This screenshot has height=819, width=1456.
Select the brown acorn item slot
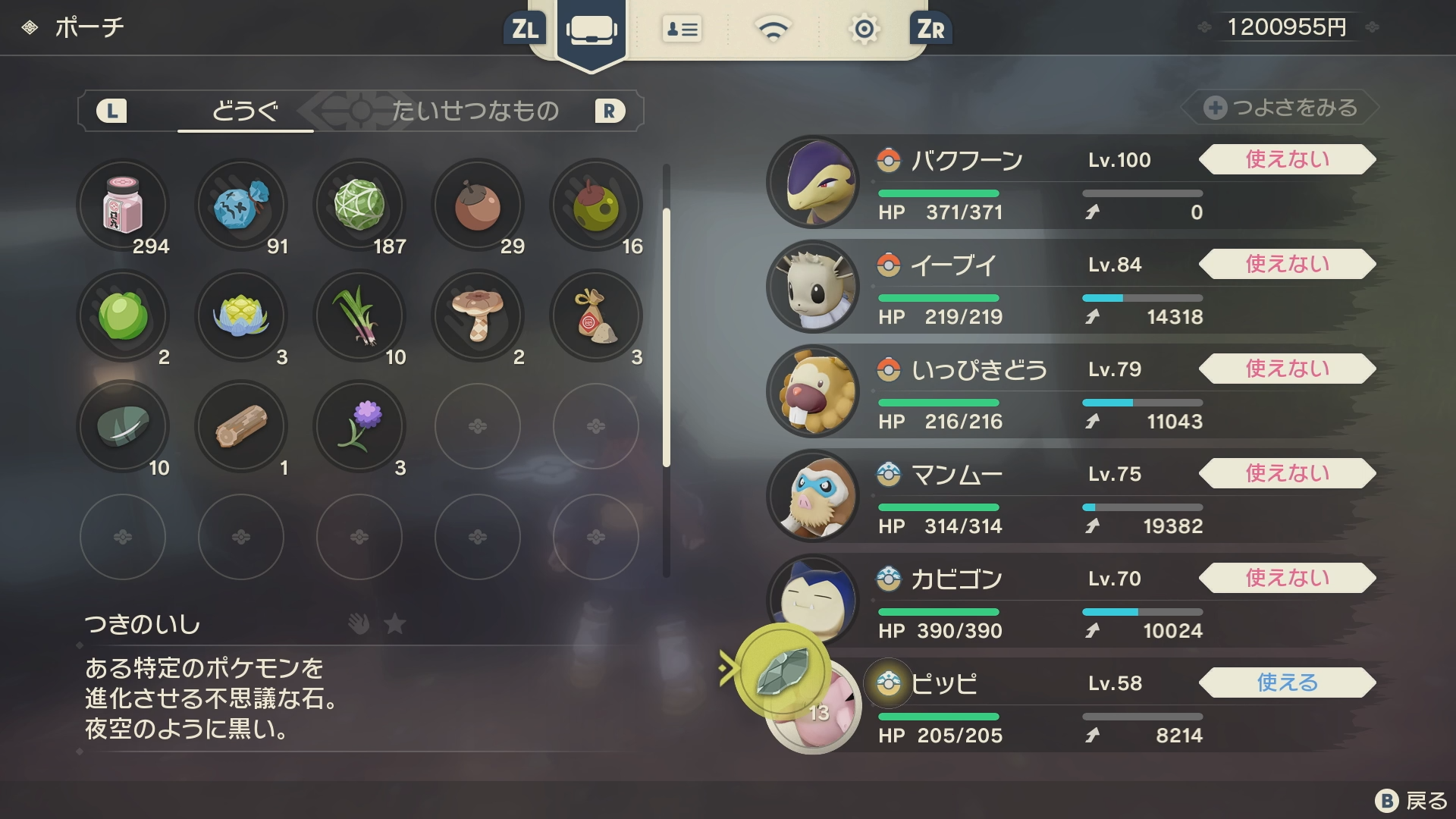(478, 205)
